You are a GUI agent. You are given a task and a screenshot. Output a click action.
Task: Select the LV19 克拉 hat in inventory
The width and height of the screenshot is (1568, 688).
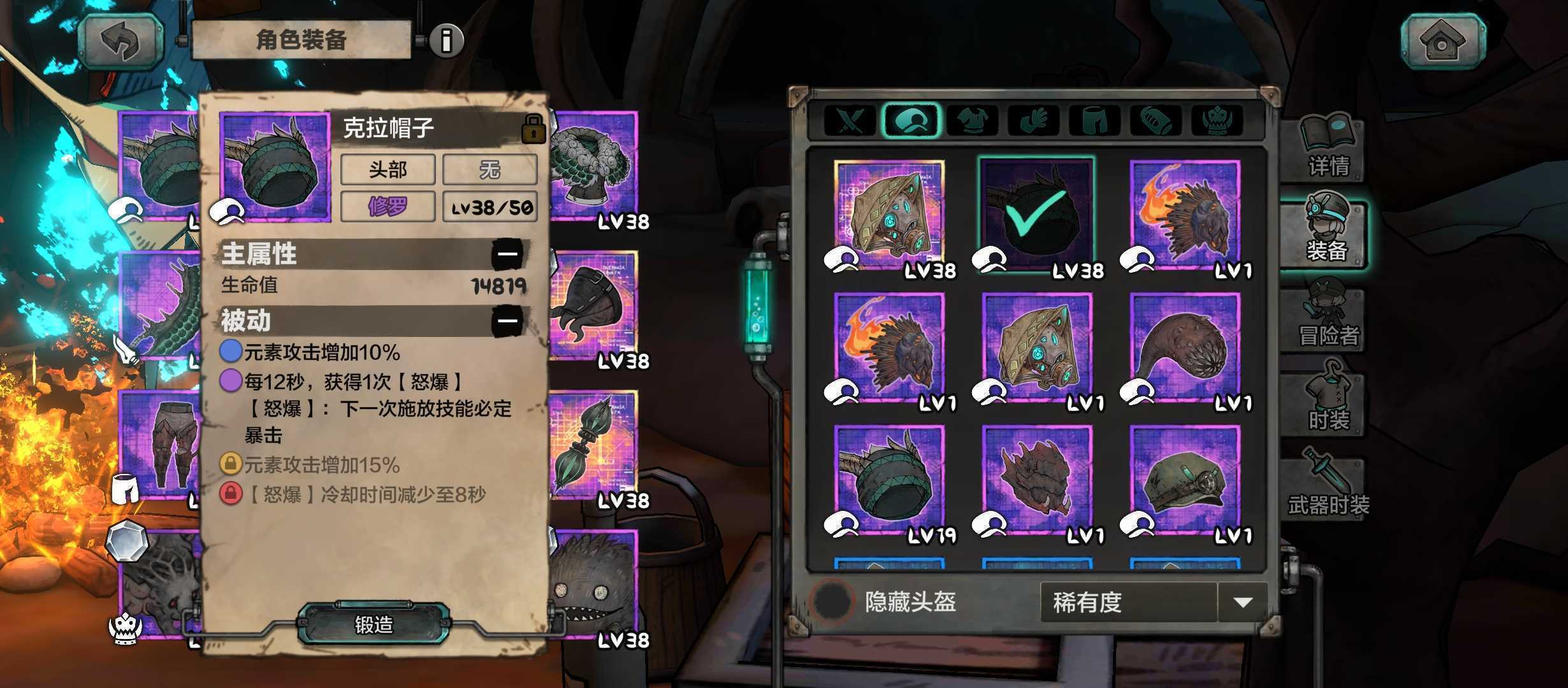coord(890,482)
